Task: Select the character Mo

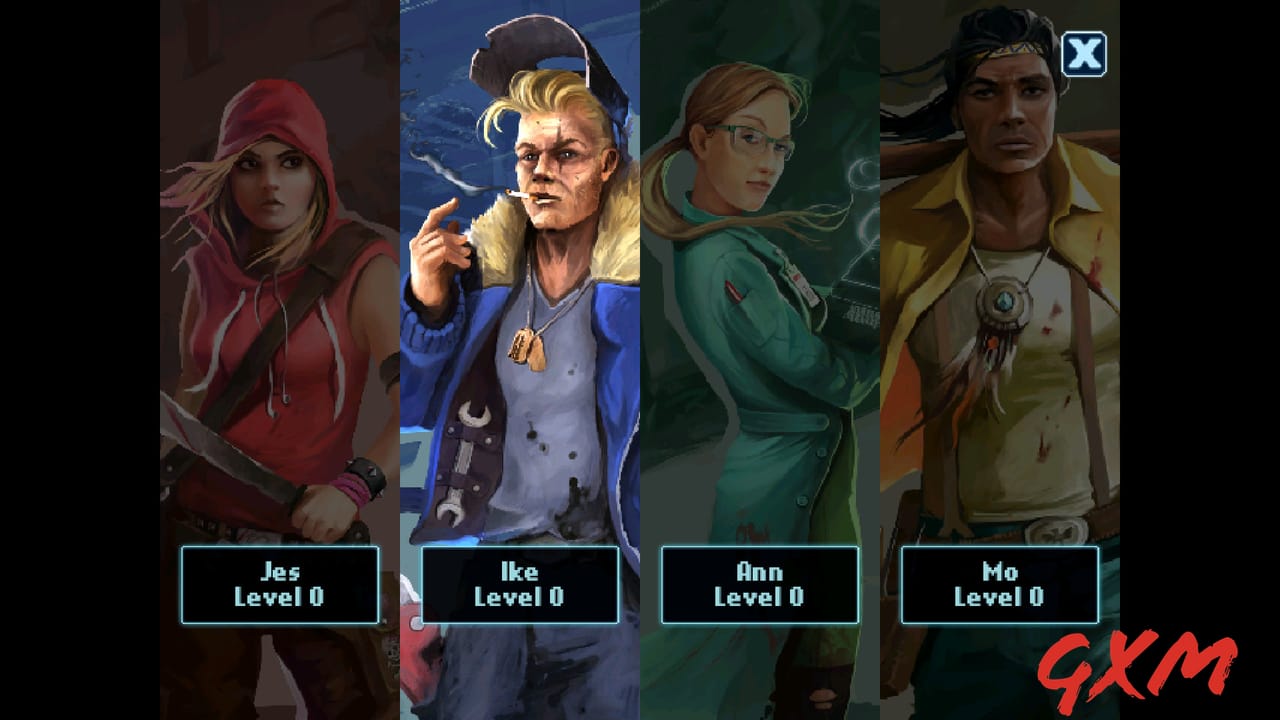Action: 1000,300
